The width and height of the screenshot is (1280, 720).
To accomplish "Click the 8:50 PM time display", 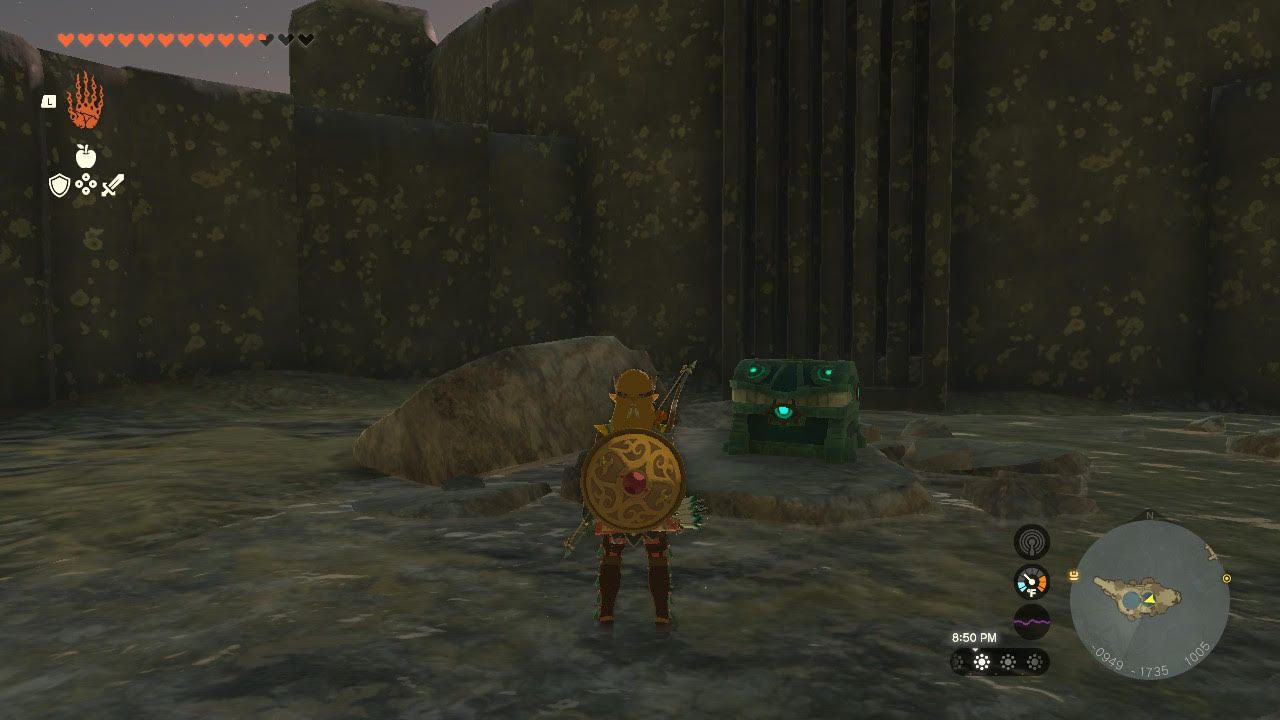I will tap(975, 636).
